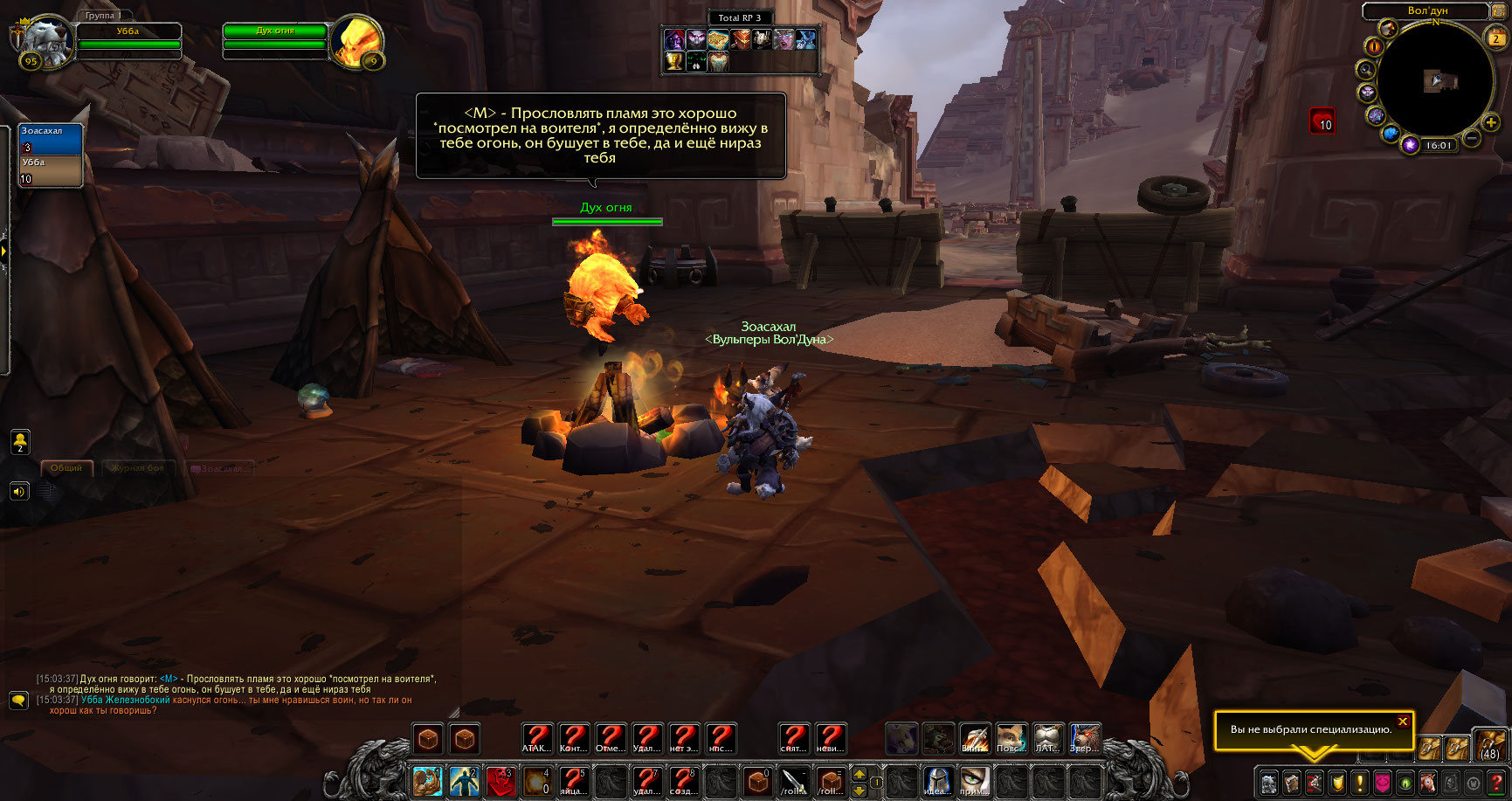Close the specialization reminder popup

1402,722
